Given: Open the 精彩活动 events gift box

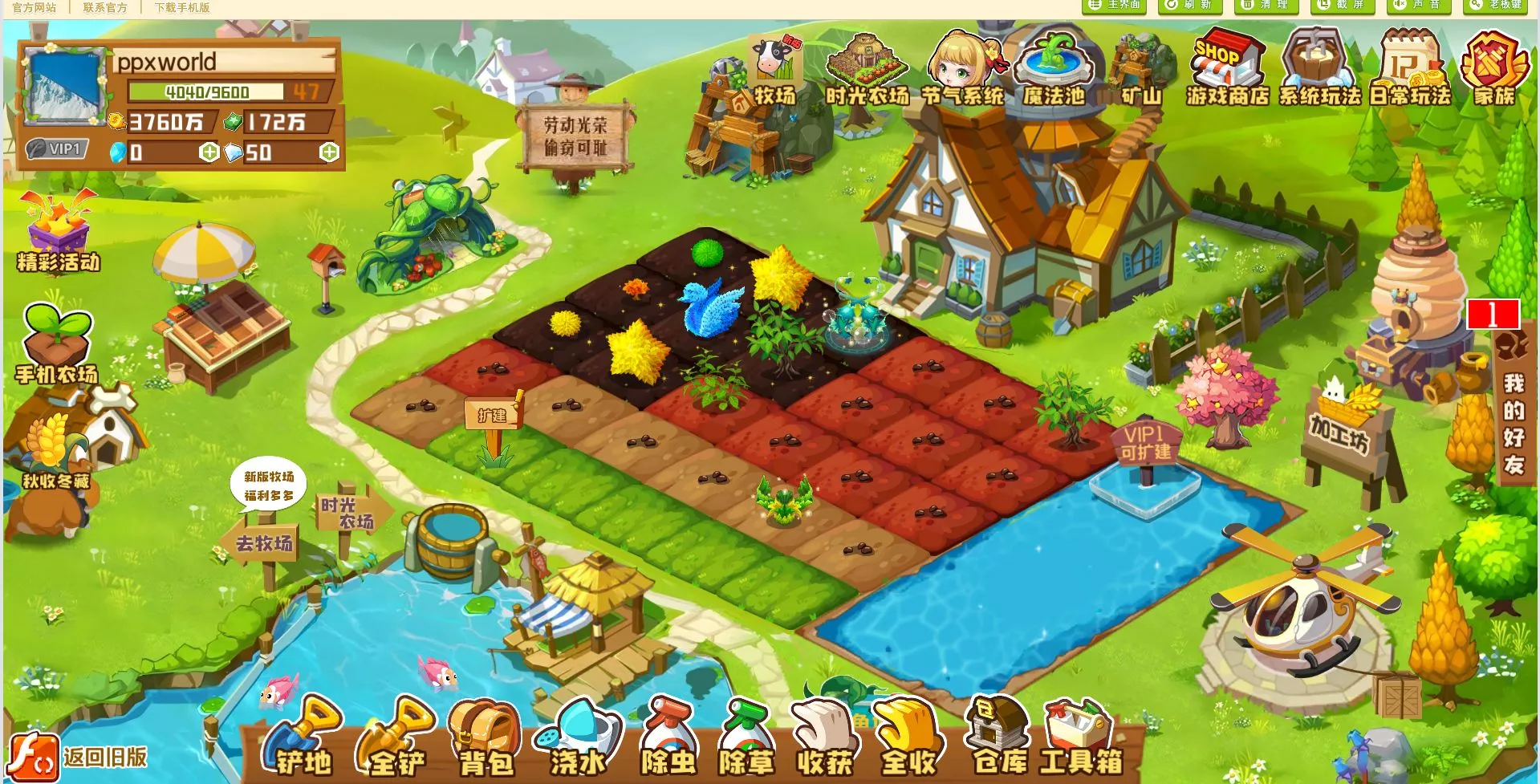Looking at the screenshot, I should (x=58, y=233).
